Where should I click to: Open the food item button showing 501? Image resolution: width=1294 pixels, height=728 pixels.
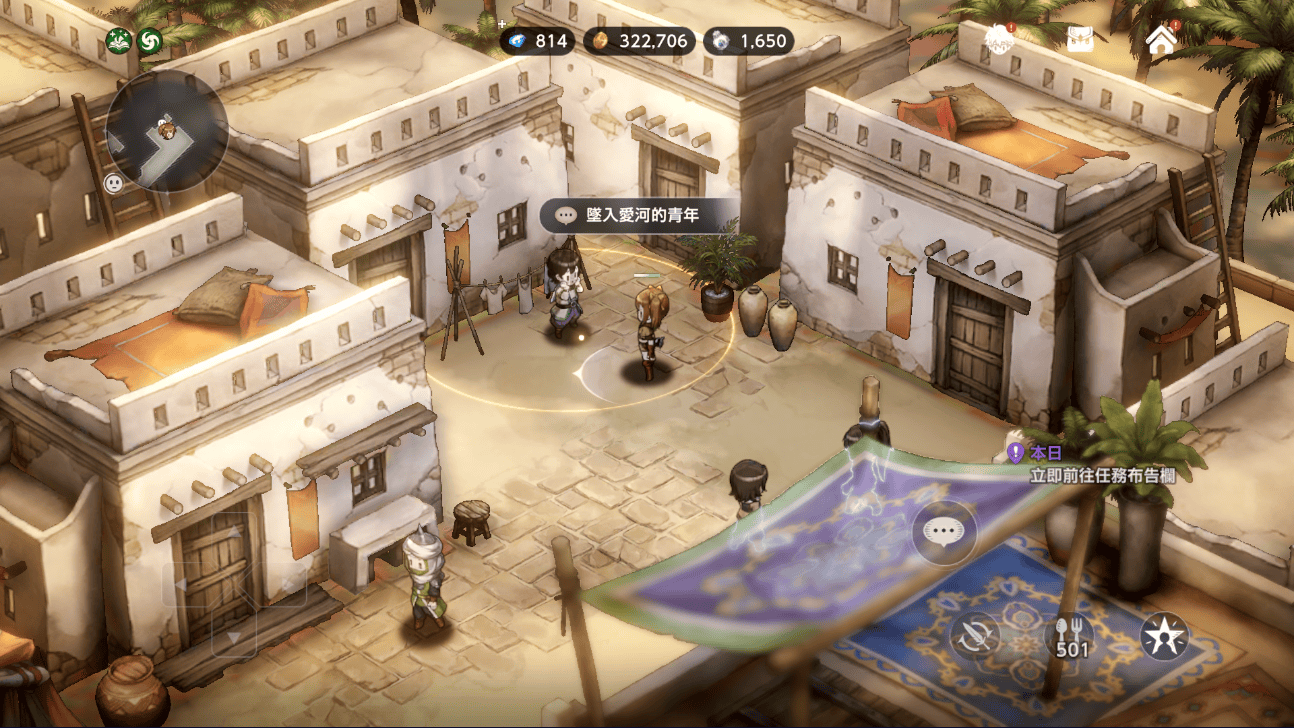(x=1070, y=637)
